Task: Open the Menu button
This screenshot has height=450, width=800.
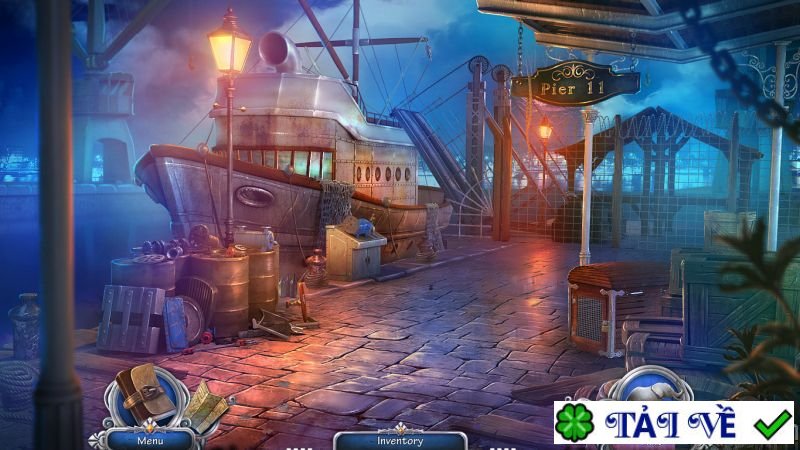Action: click(150, 439)
